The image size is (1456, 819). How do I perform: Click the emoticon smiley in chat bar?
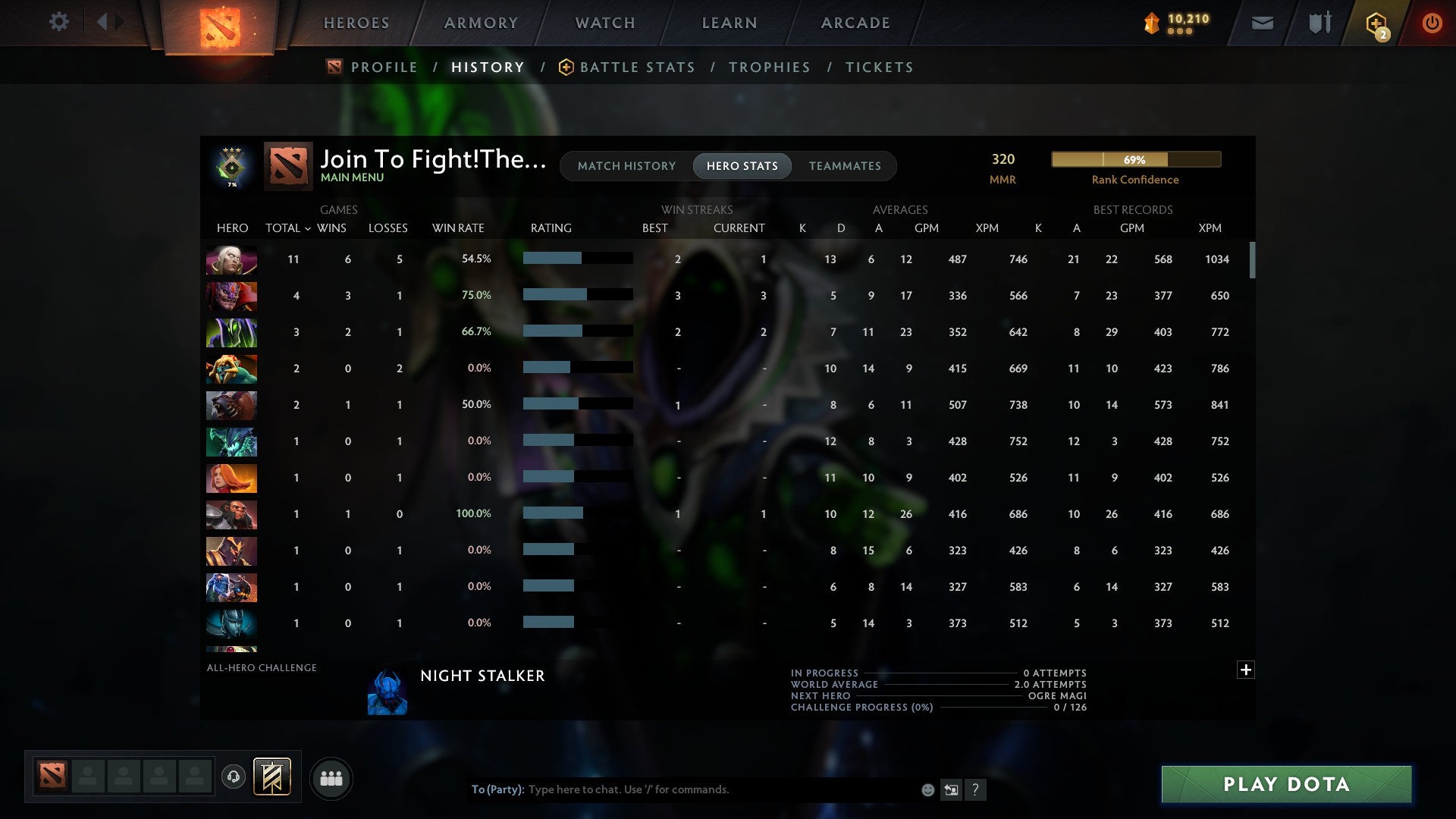927,789
